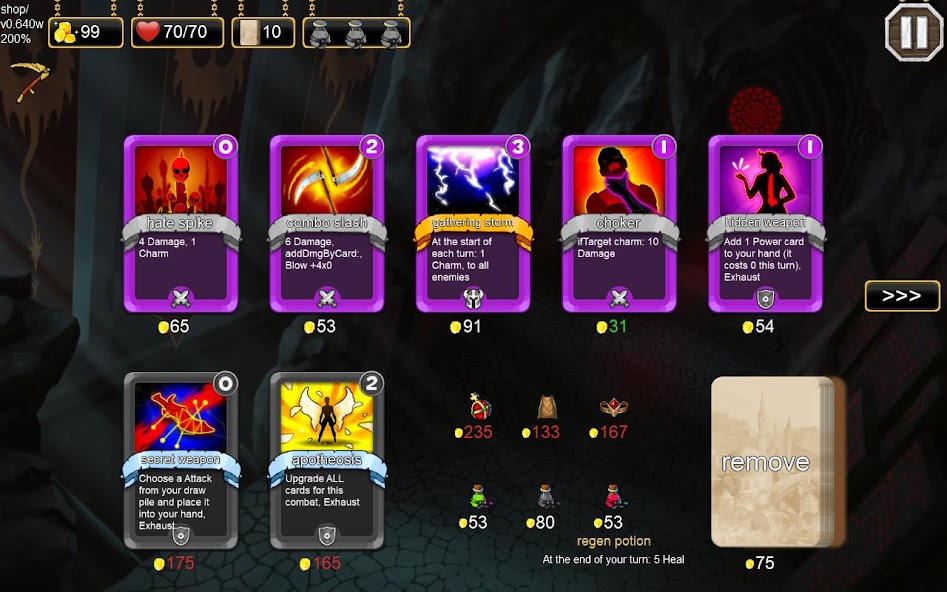Buy the red jeweled orb relic
This screenshot has width=947, height=592.
480,407
